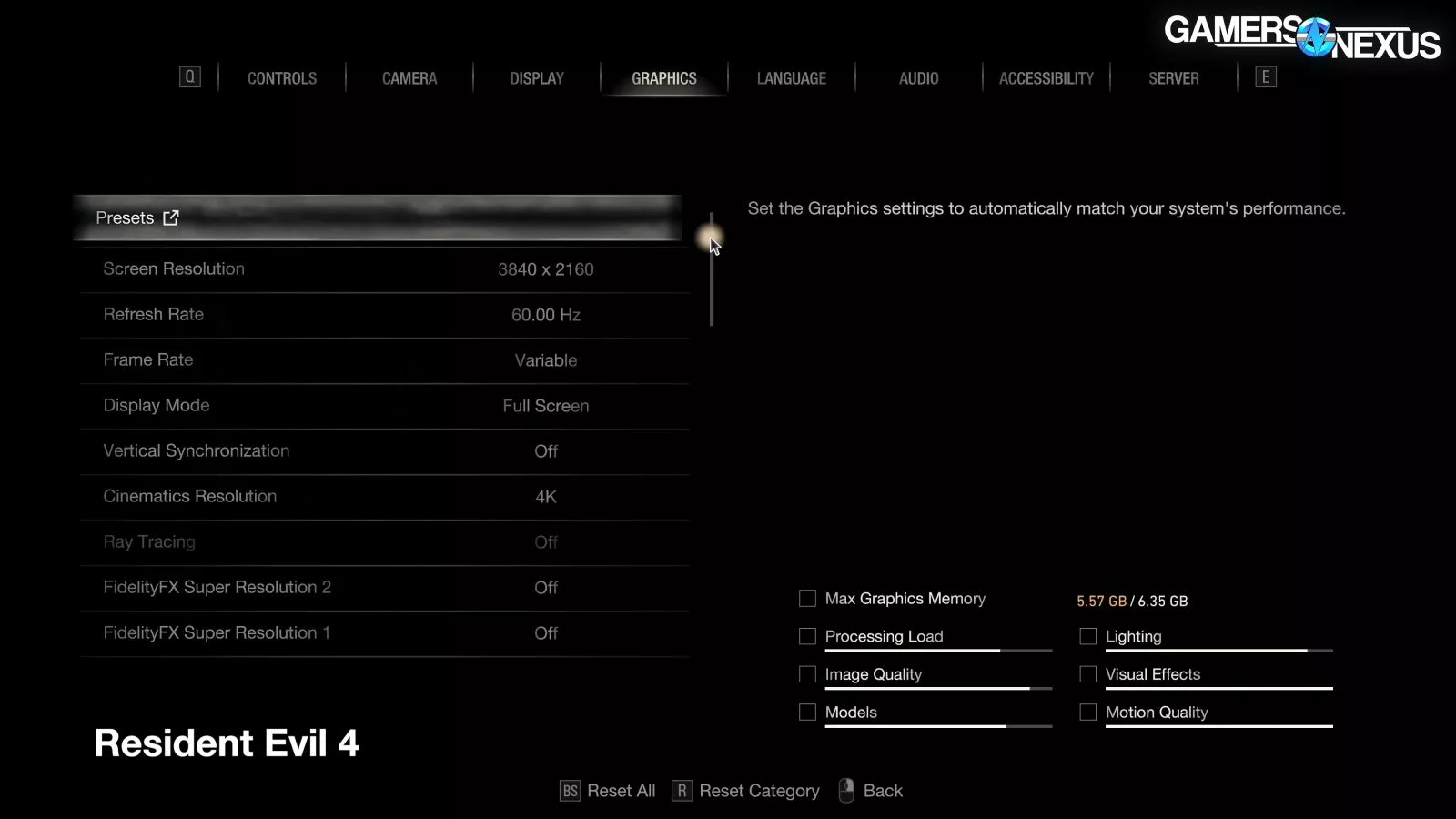This screenshot has height=819, width=1456.
Task: Go Back from the graphics menu
Action: (872, 791)
